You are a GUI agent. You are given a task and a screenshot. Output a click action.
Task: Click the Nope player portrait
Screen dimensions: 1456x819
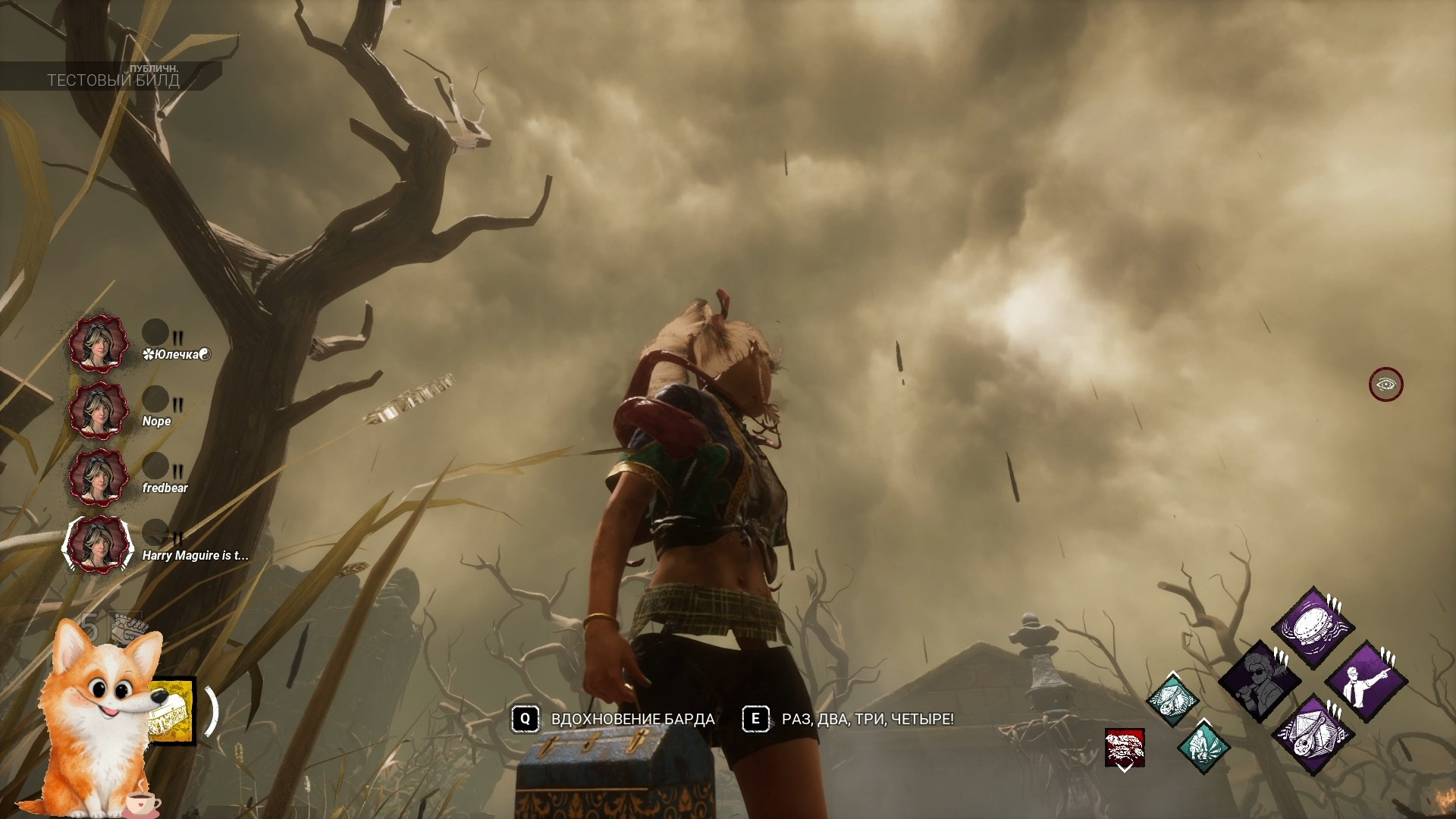point(98,410)
